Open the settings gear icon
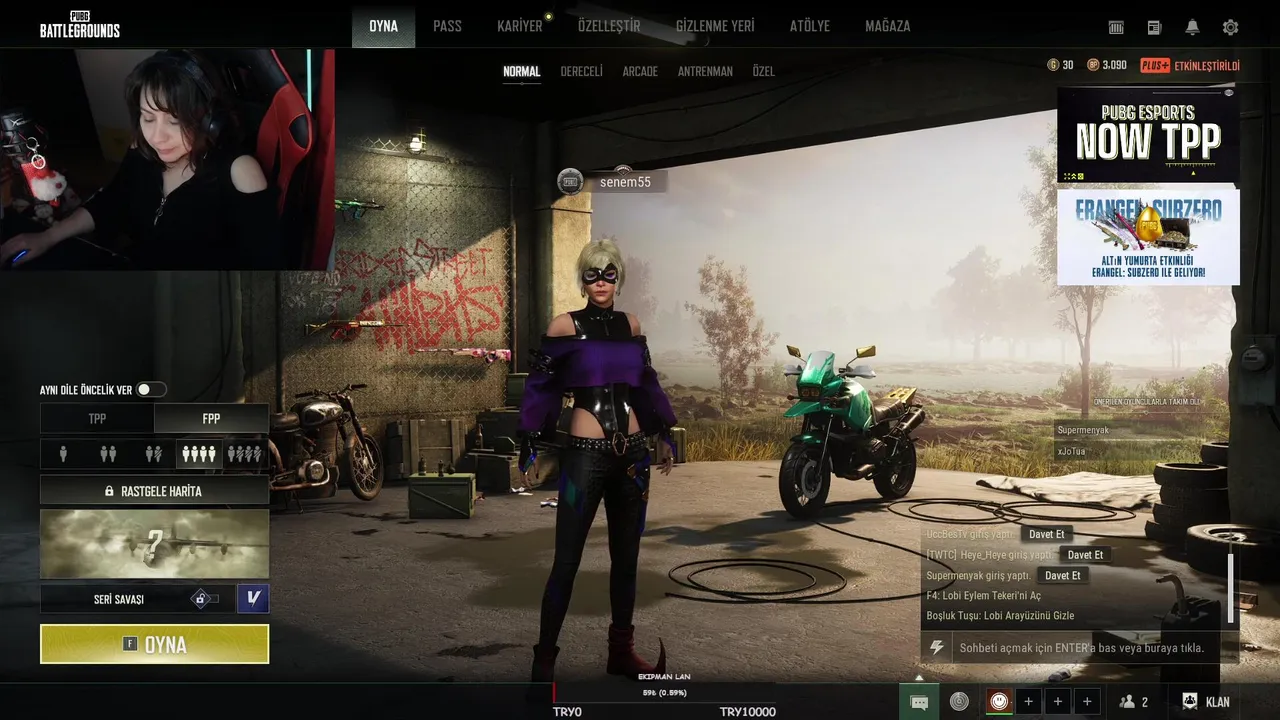 coord(1230,27)
